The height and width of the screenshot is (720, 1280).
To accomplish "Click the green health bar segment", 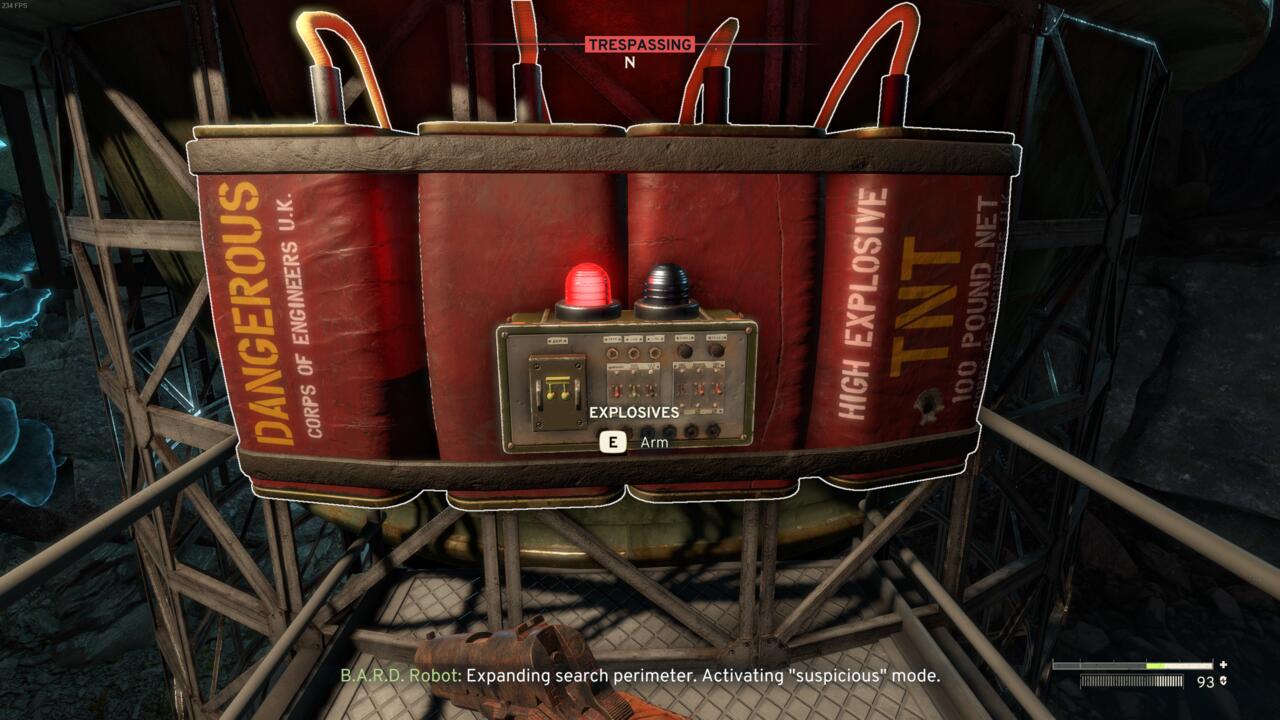I will coord(1155,665).
